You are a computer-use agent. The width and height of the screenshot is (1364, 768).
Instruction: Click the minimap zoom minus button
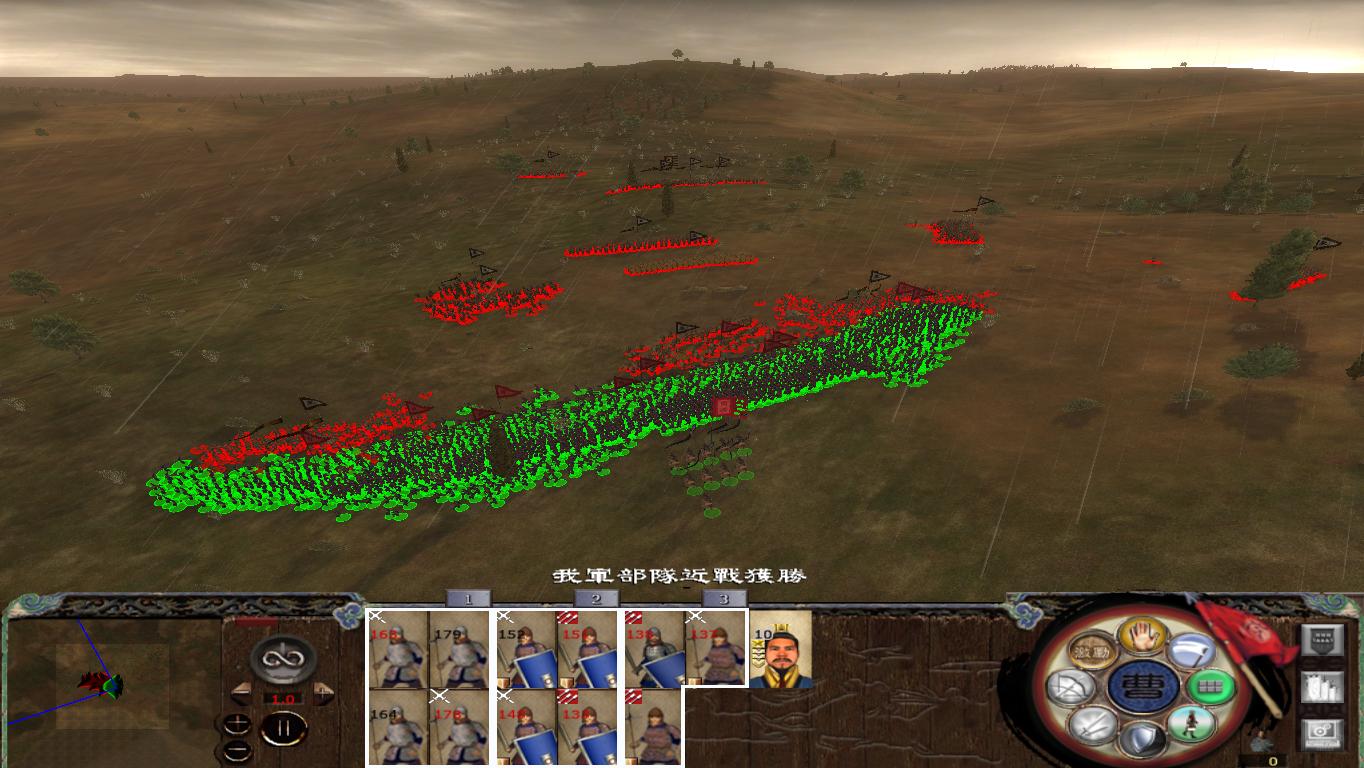pos(237,750)
